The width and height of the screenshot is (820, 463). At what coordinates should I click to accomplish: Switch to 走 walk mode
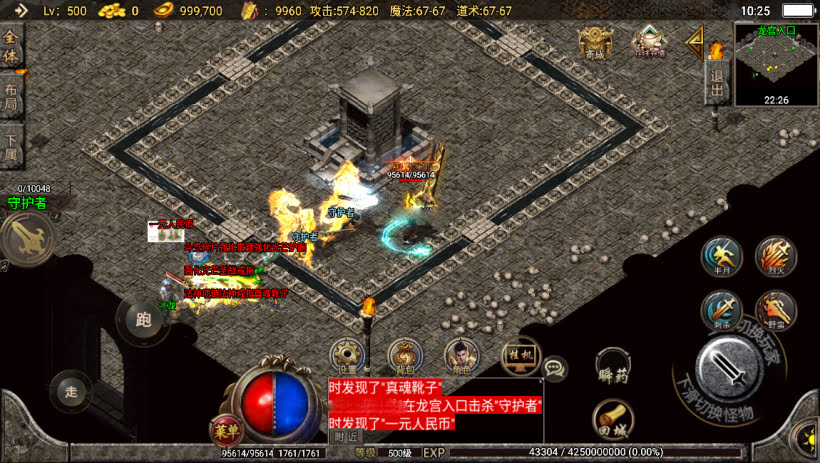70,390
